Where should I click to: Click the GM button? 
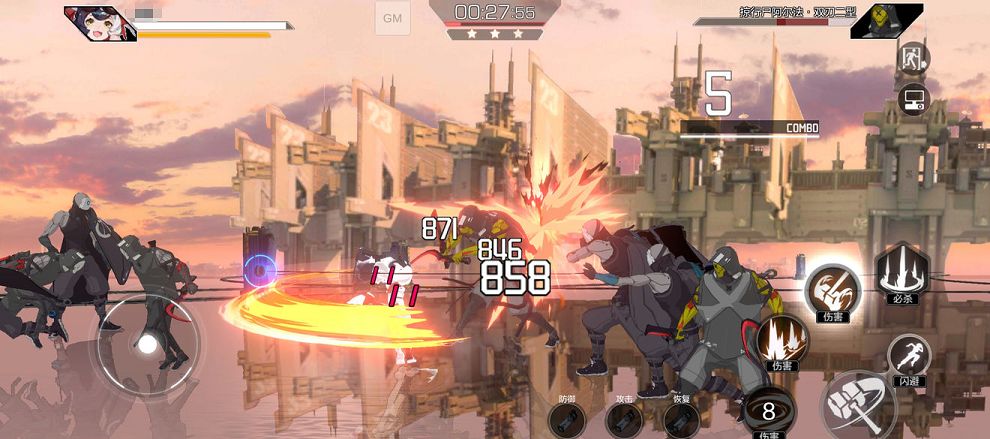click(x=392, y=18)
